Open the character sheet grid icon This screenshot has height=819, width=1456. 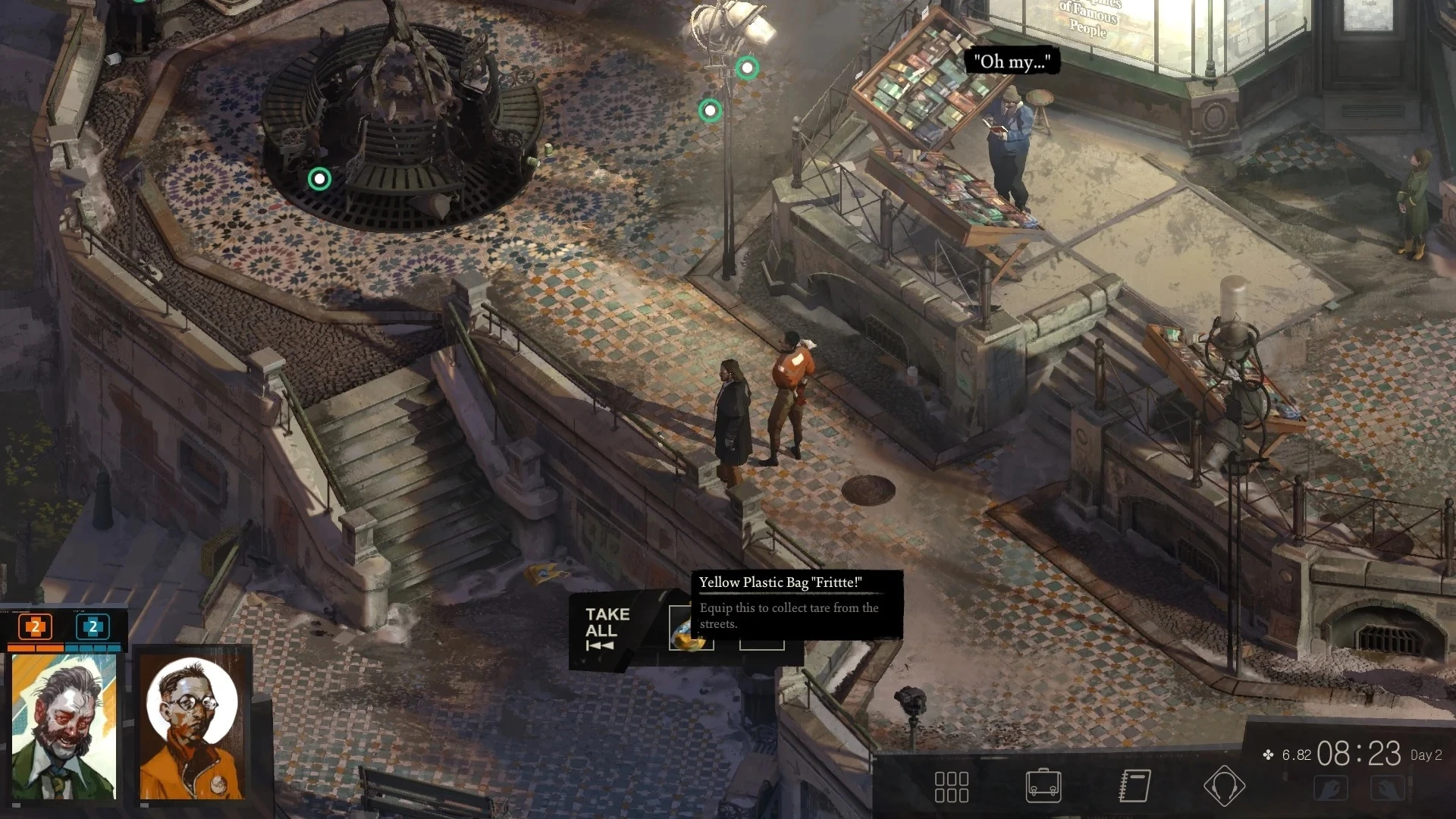pyautogui.click(x=951, y=786)
